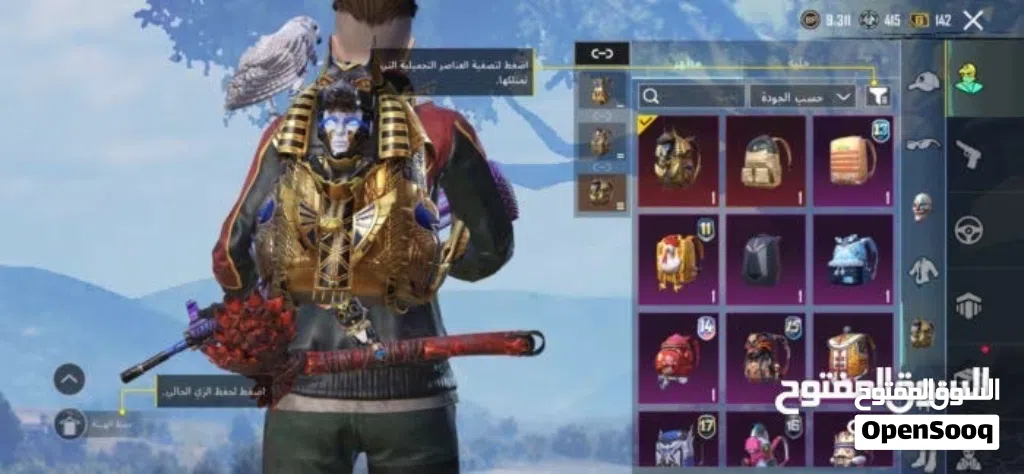Open the steering wheel vehicles tab
The width and height of the screenshot is (1024, 474).
[x=969, y=229]
